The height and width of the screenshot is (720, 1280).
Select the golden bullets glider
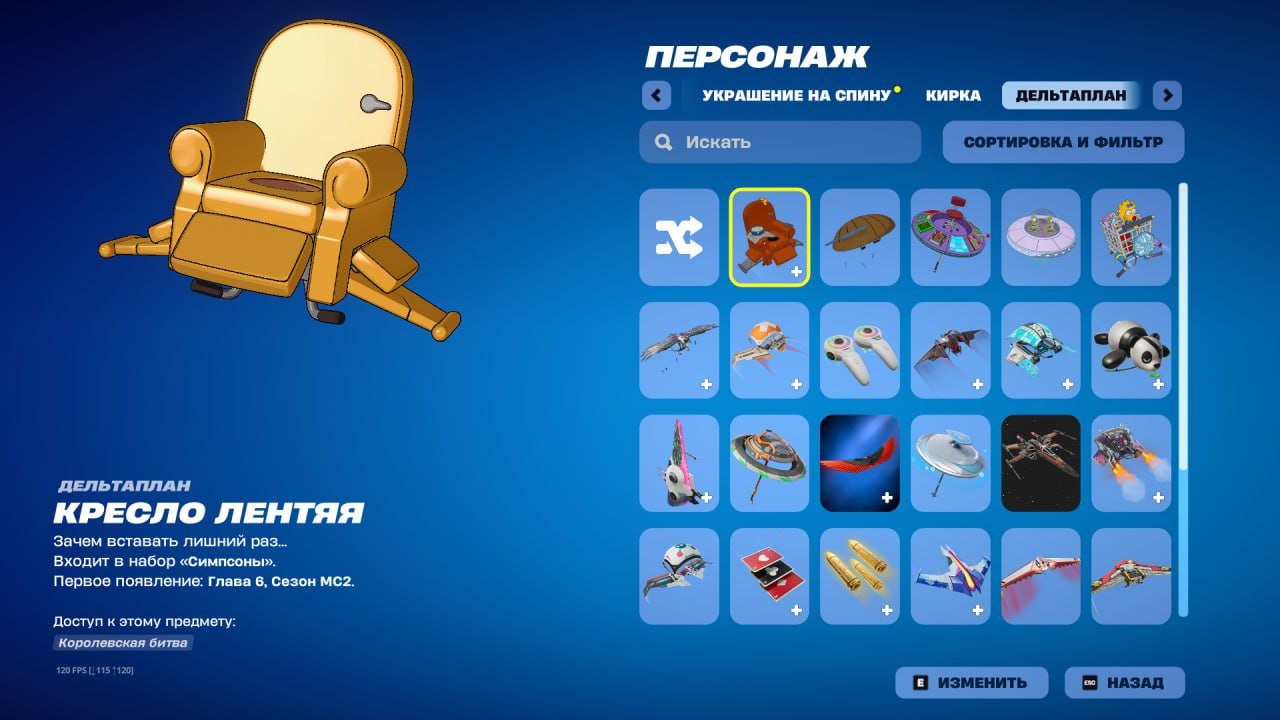tap(860, 578)
